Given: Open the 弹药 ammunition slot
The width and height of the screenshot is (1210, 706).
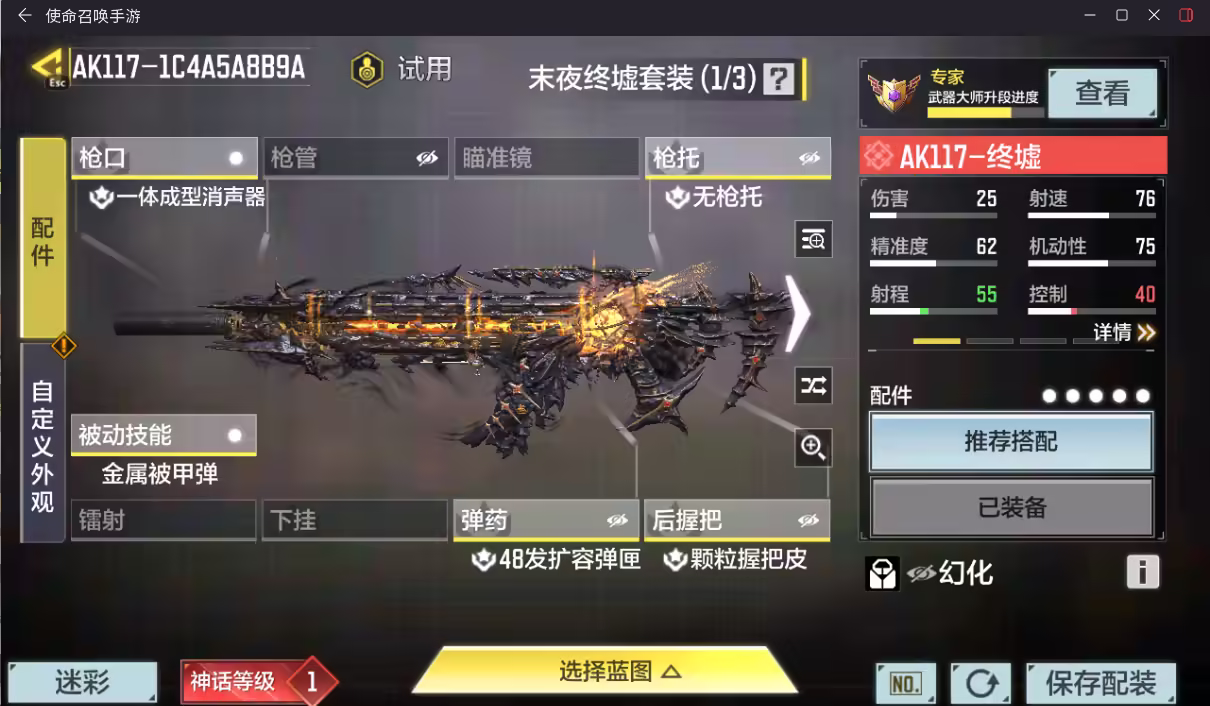Looking at the screenshot, I should pyautogui.click(x=546, y=520).
